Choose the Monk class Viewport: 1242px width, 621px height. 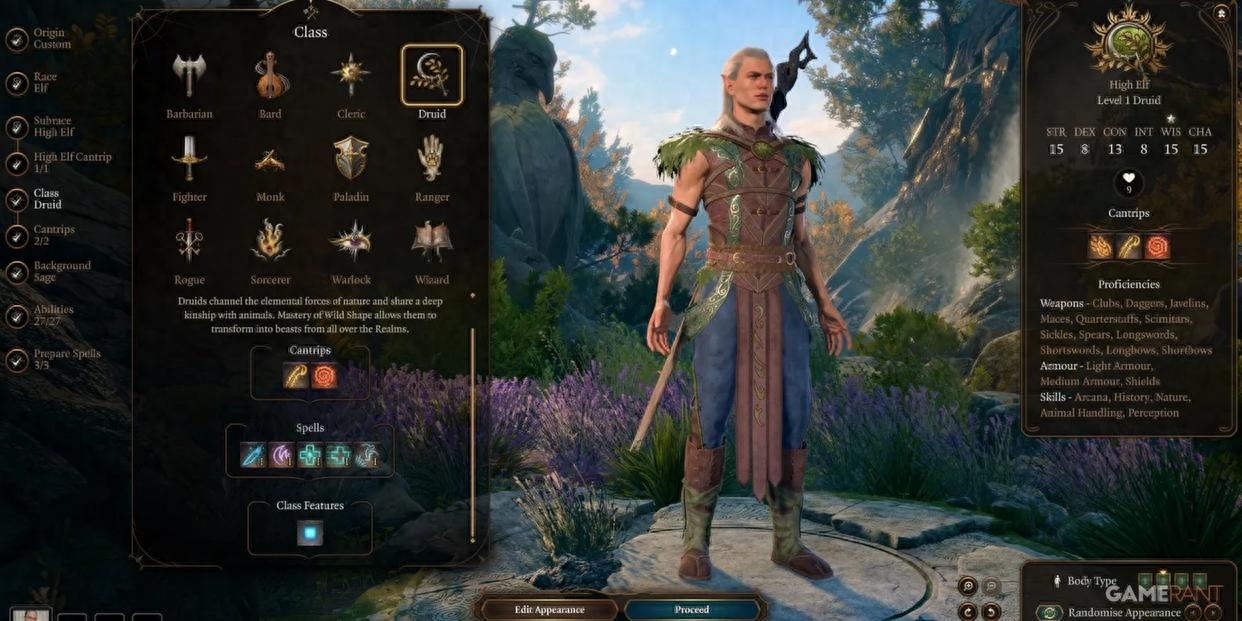(x=270, y=159)
